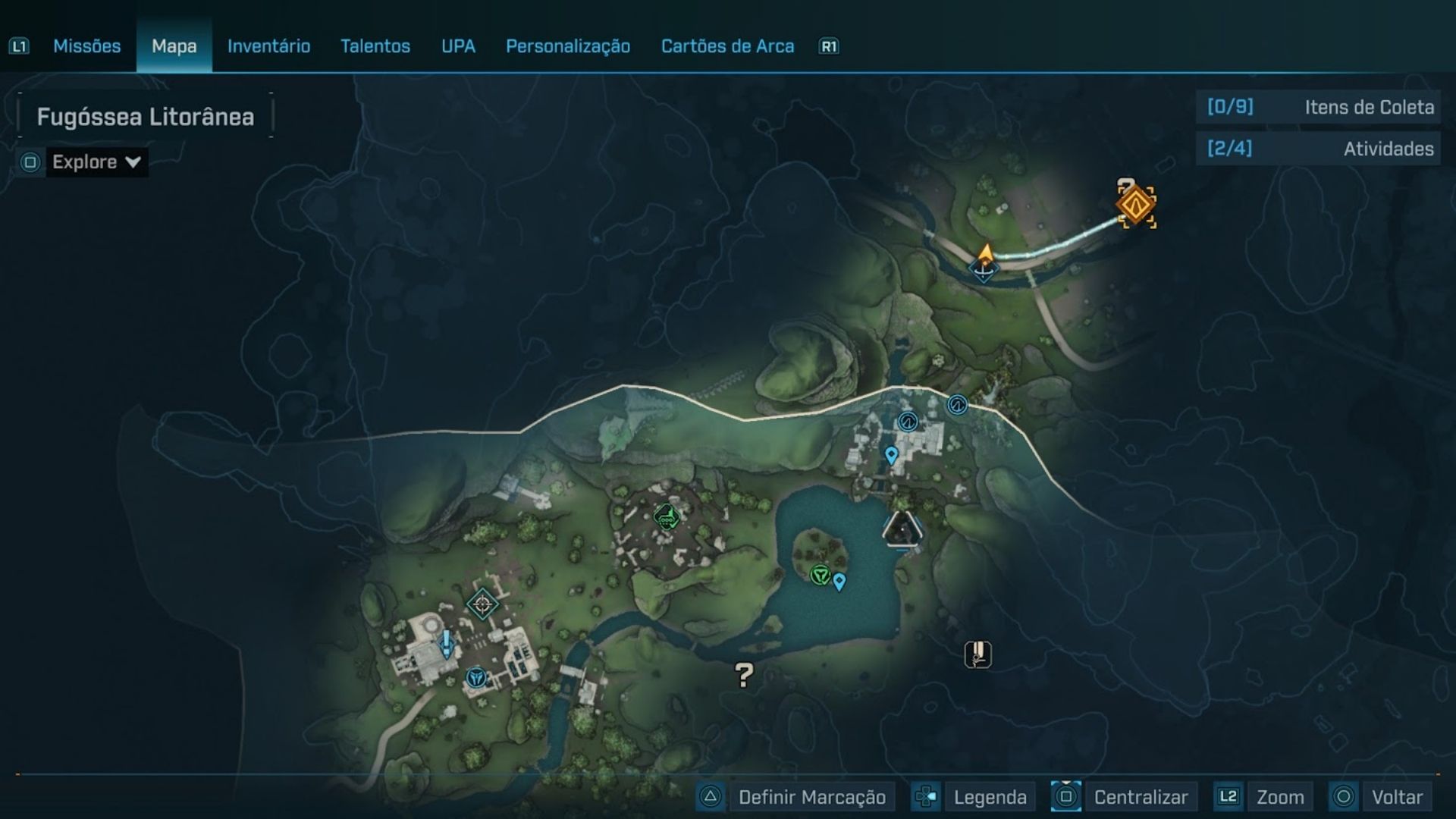
Task: Click the white exclamation map marker
Action: coord(978,654)
